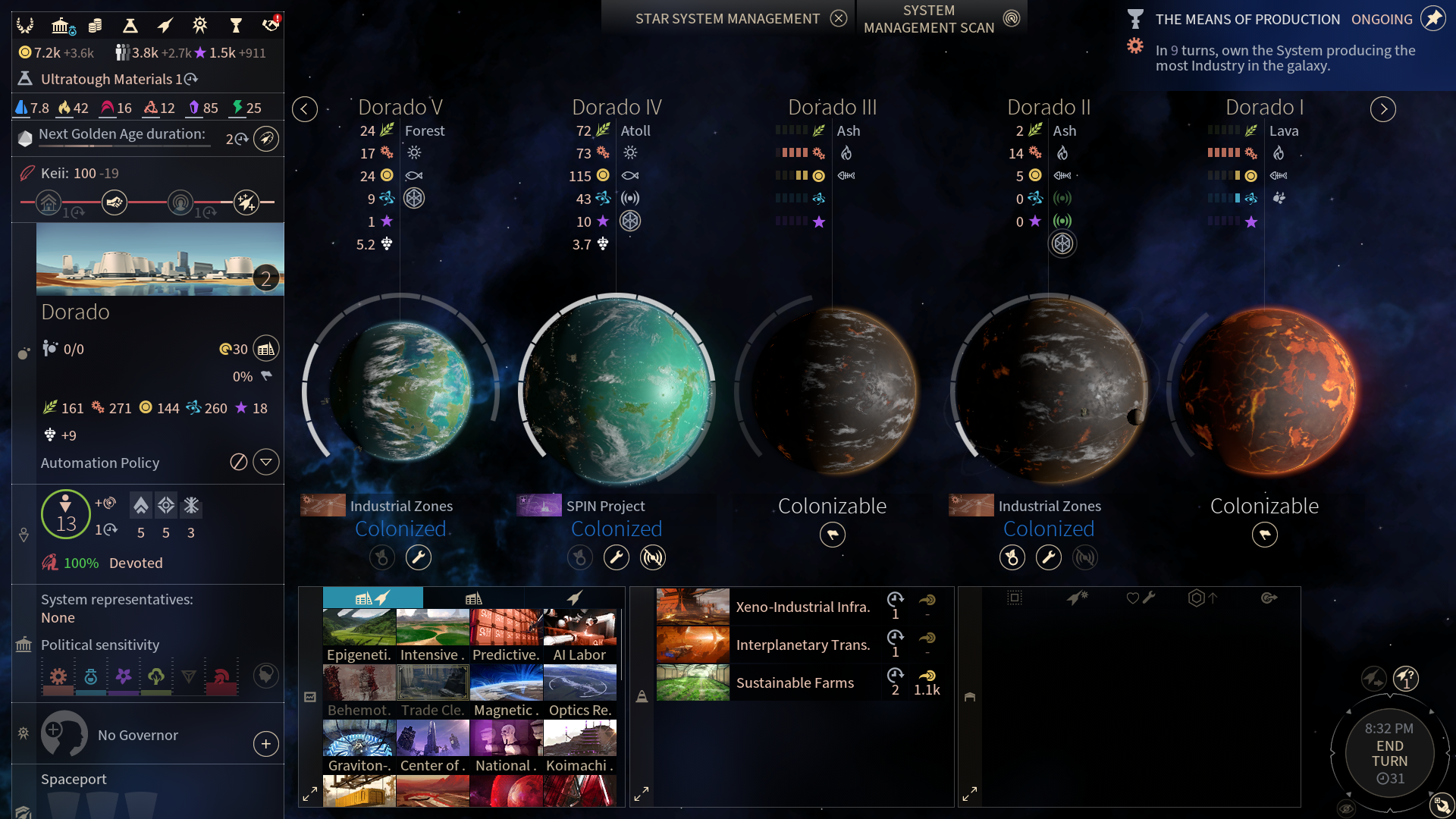
Task: Open the Automation Policy dropdown
Action: 266,463
